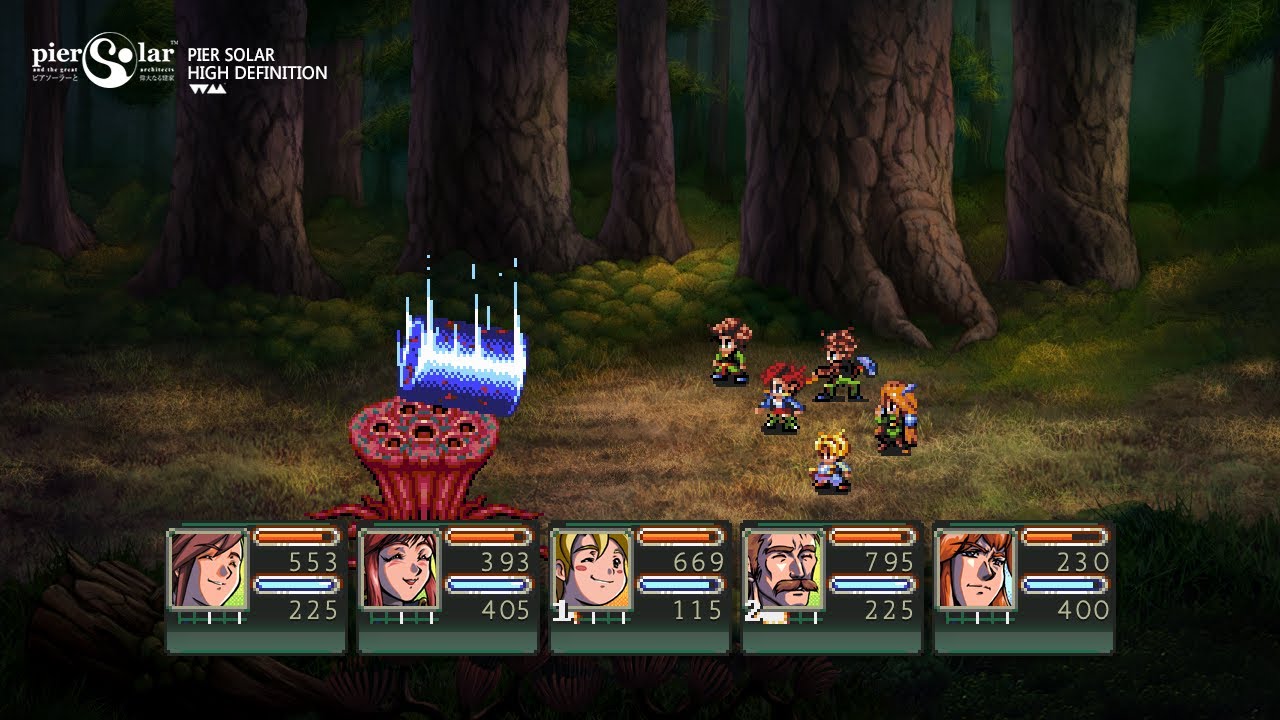Choose the orange-haired woman's portrait
This screenshot has height=720, width=1280.
(x=975, y=569)
